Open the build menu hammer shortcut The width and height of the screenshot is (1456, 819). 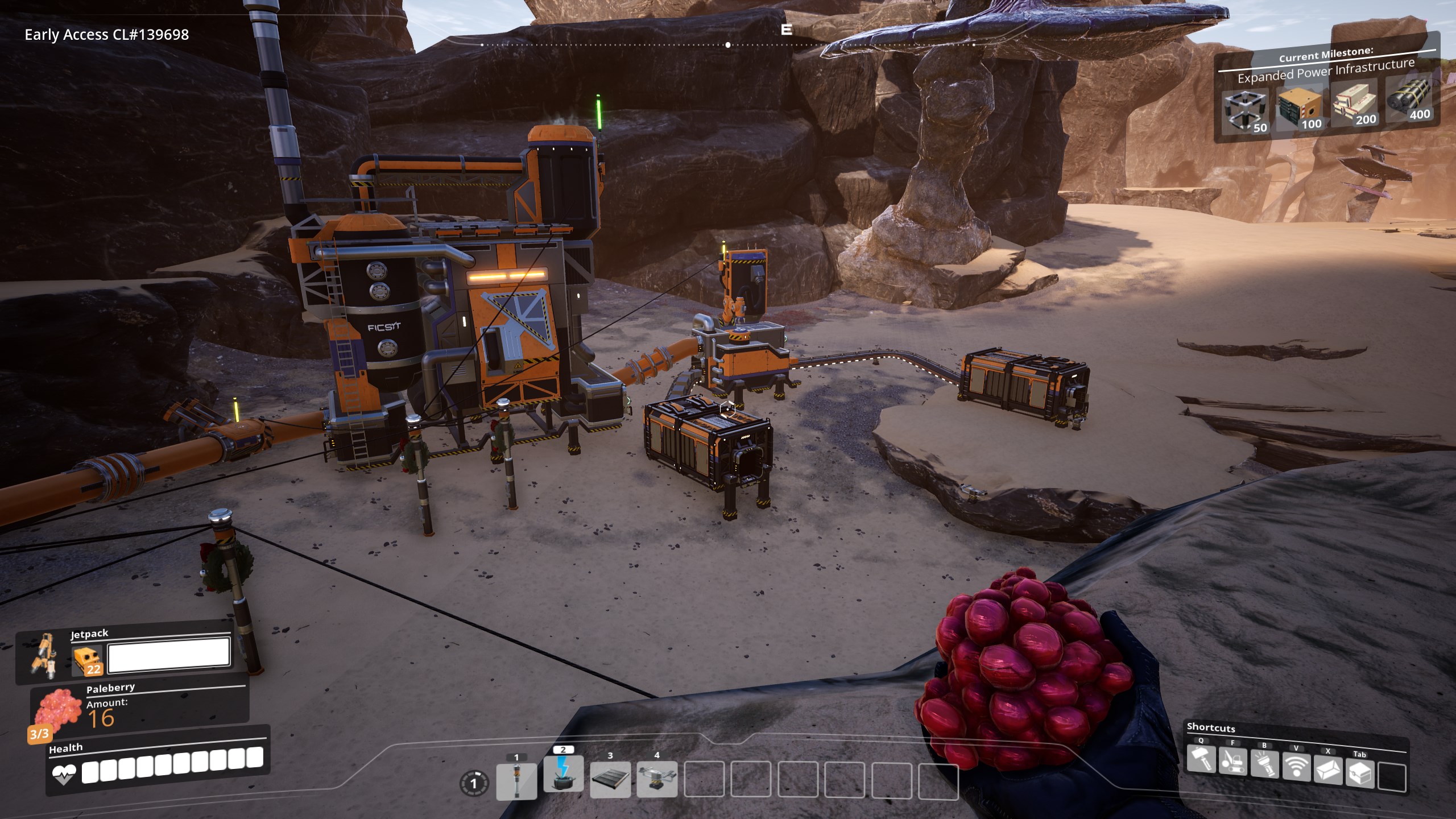click(x=1201, y=760)
